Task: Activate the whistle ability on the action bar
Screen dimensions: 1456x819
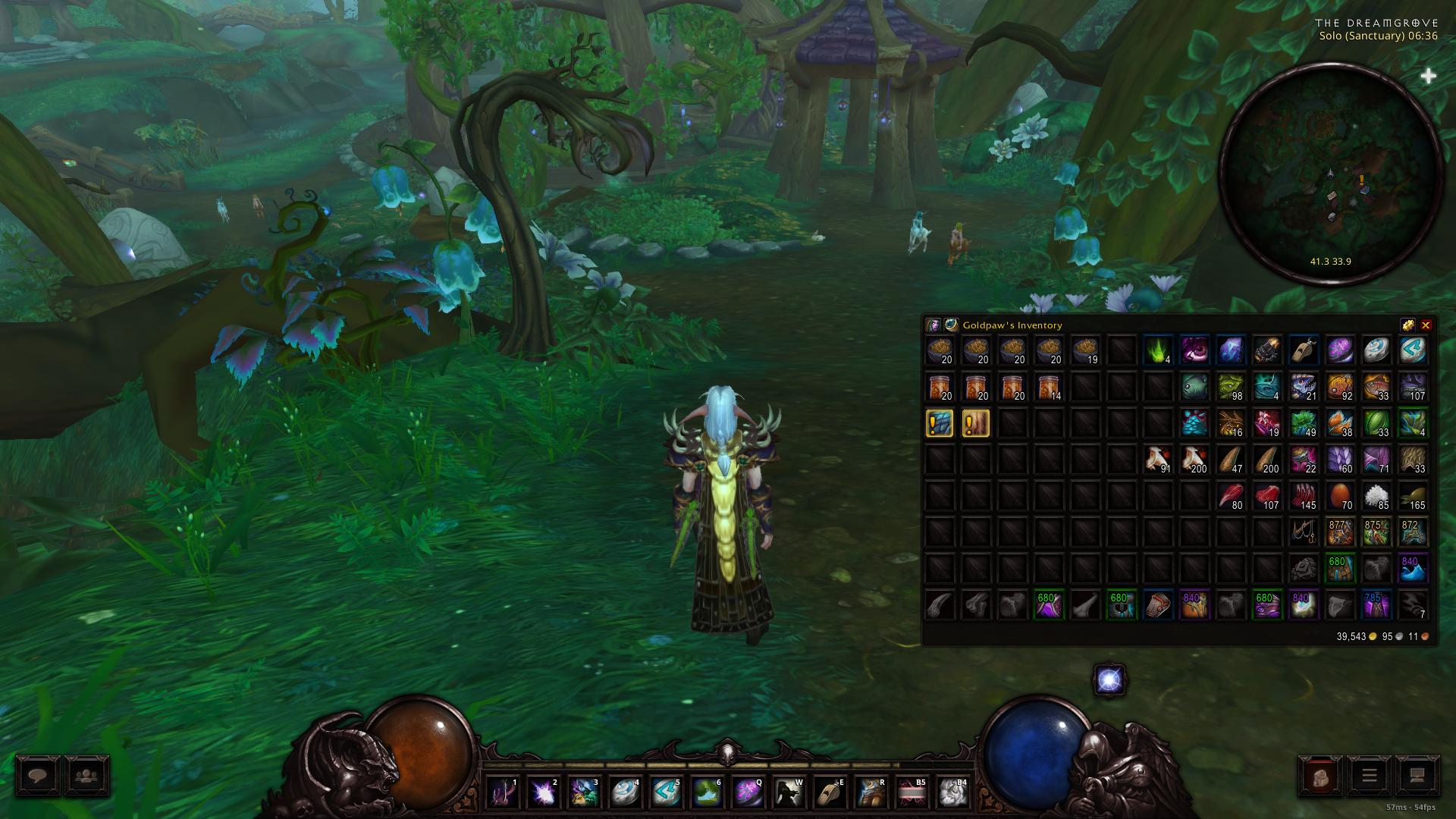Action: coord(830,793)
